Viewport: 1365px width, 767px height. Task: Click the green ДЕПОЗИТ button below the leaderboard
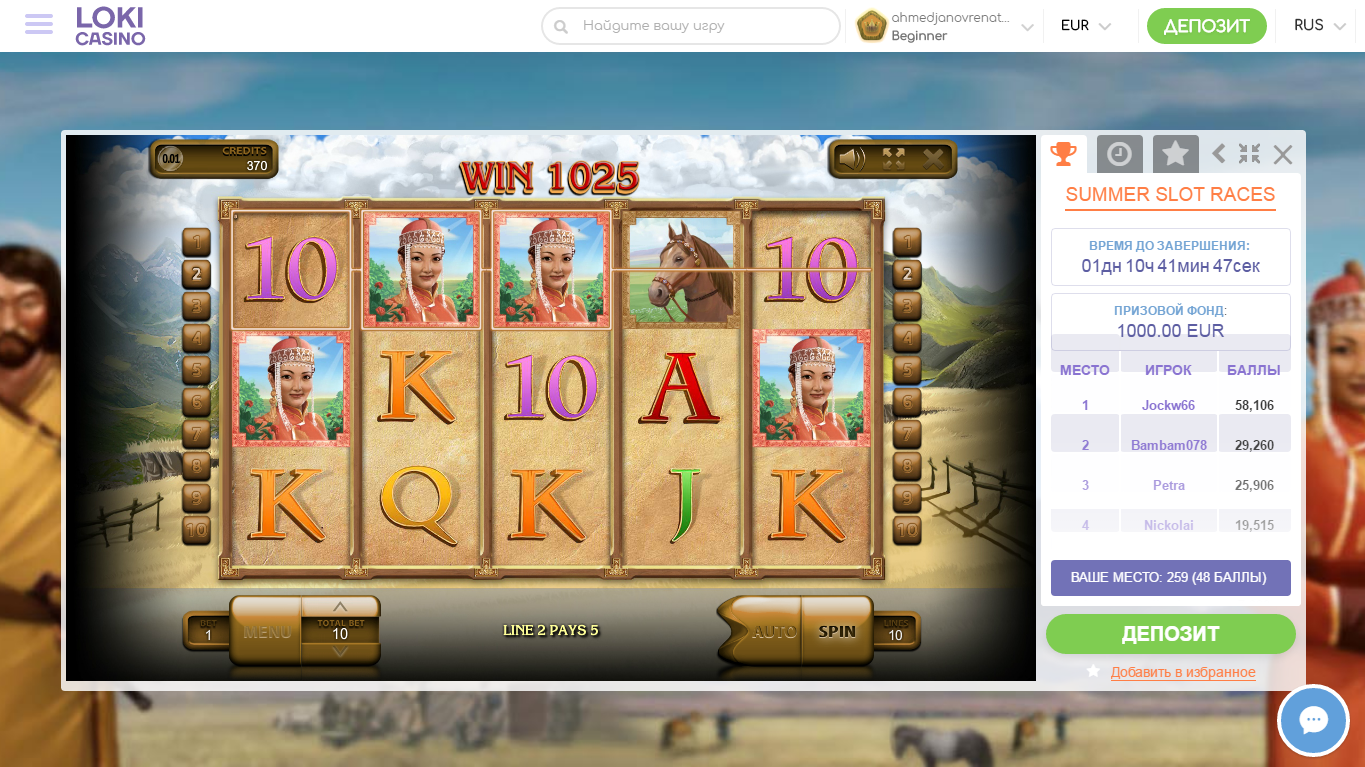coord(1170,634)
